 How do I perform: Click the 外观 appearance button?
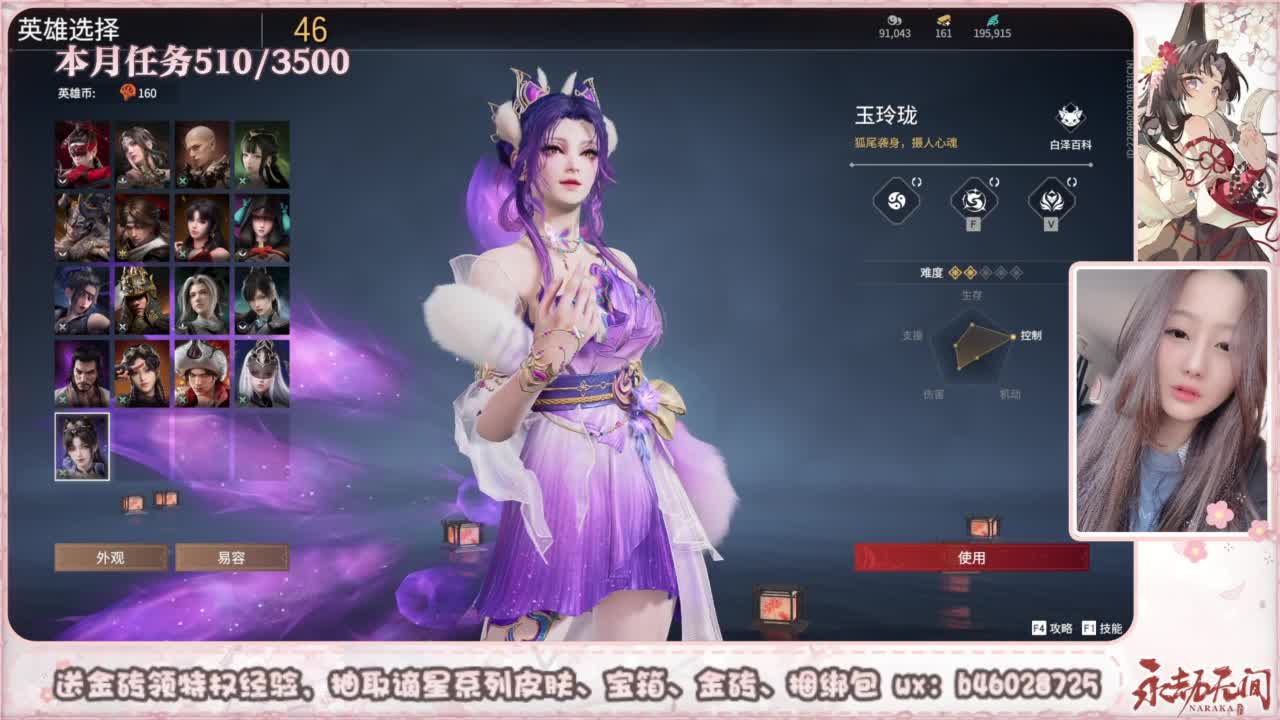113,558
